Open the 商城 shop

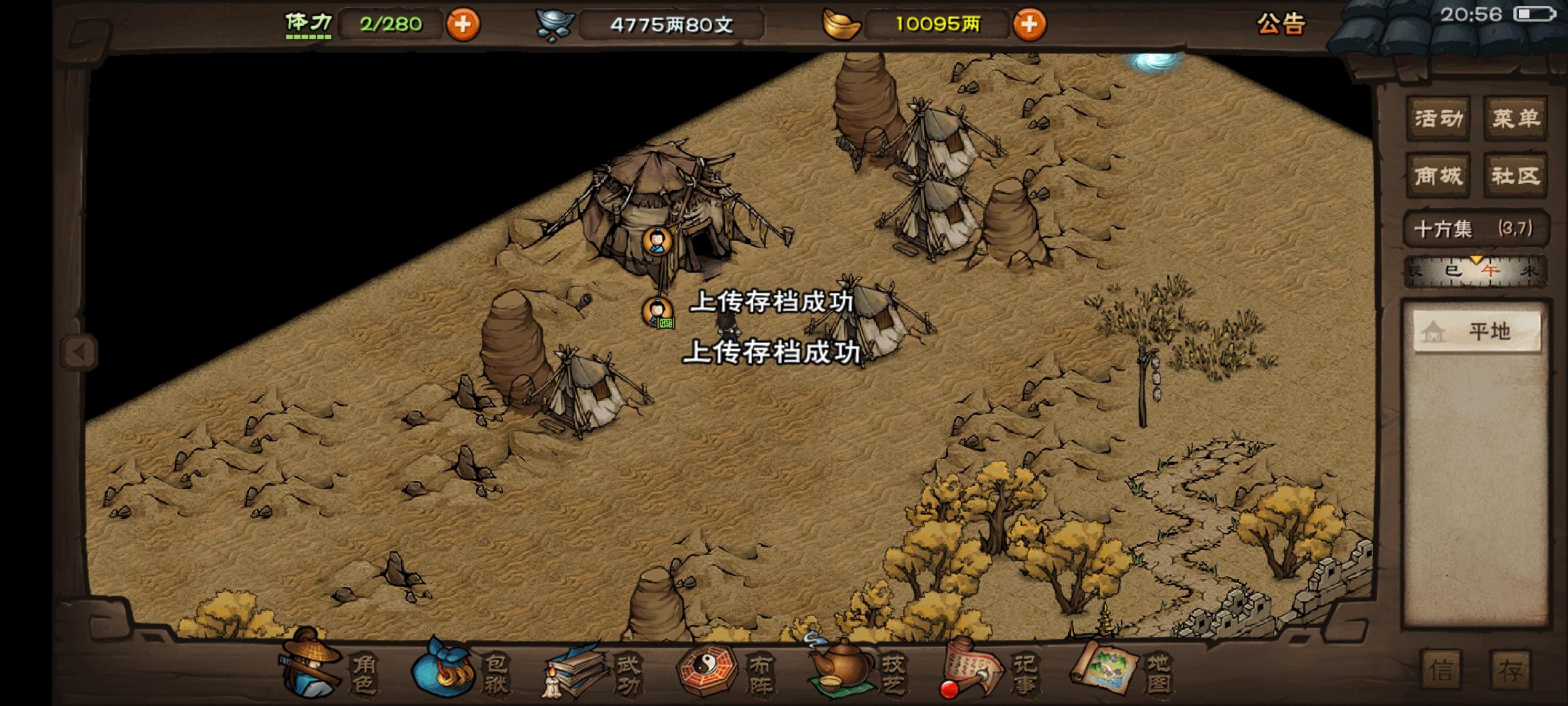[x=1437, y=175]
